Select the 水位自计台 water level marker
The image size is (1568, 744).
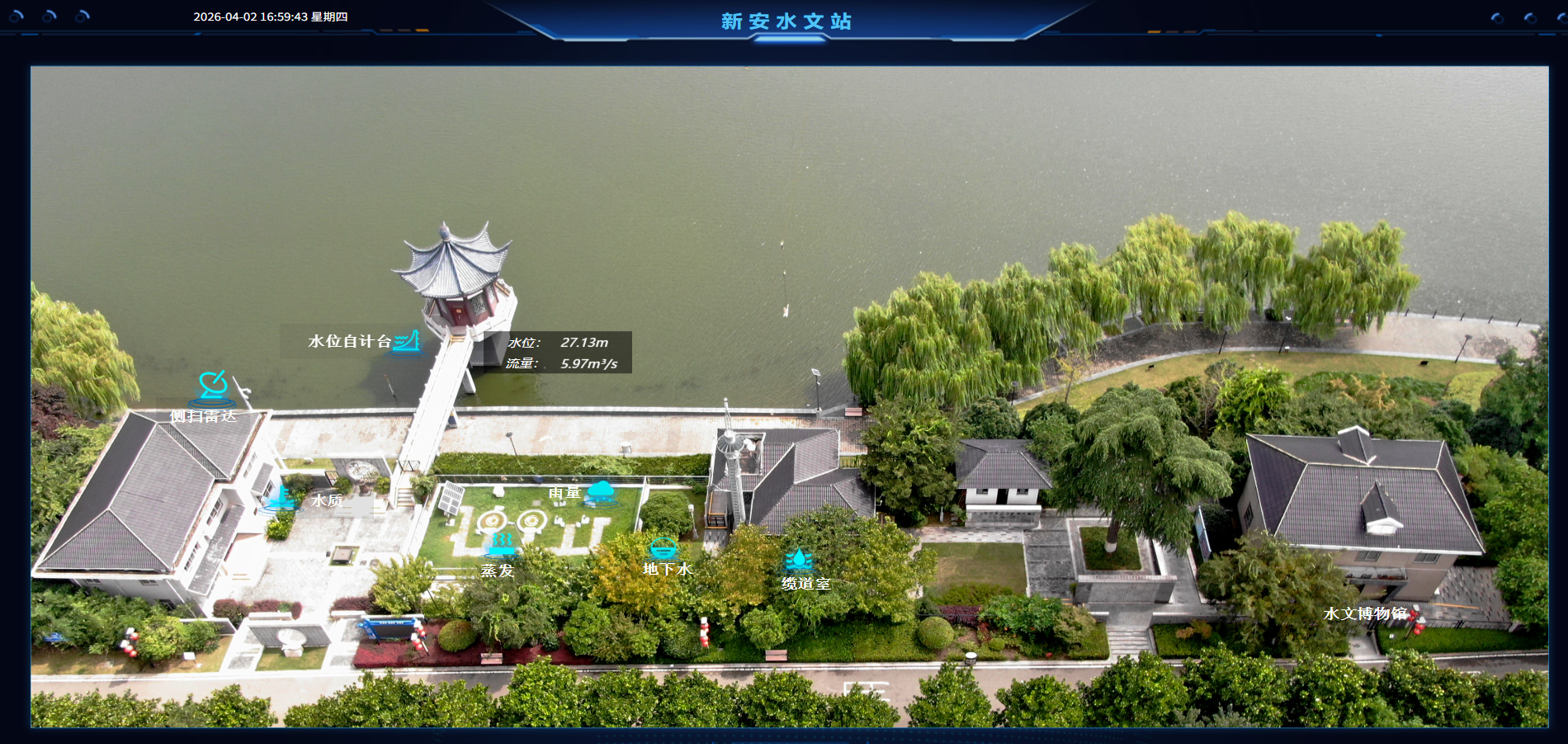[x=406, y=341]
